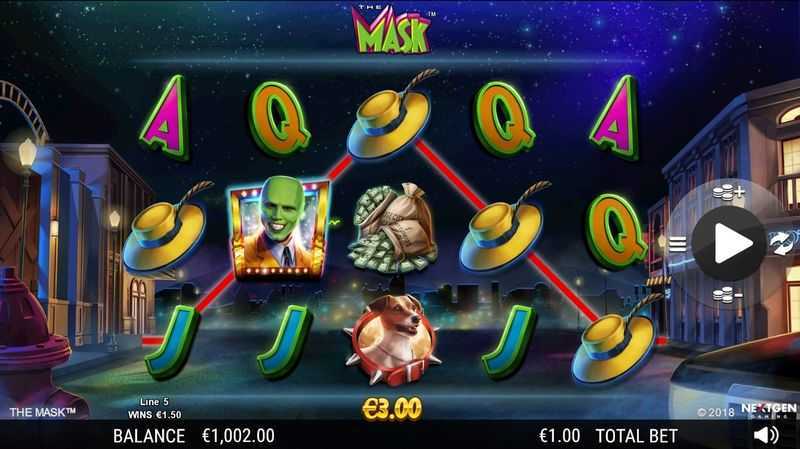Spin the reels with the play button

(x=728, y=242)
